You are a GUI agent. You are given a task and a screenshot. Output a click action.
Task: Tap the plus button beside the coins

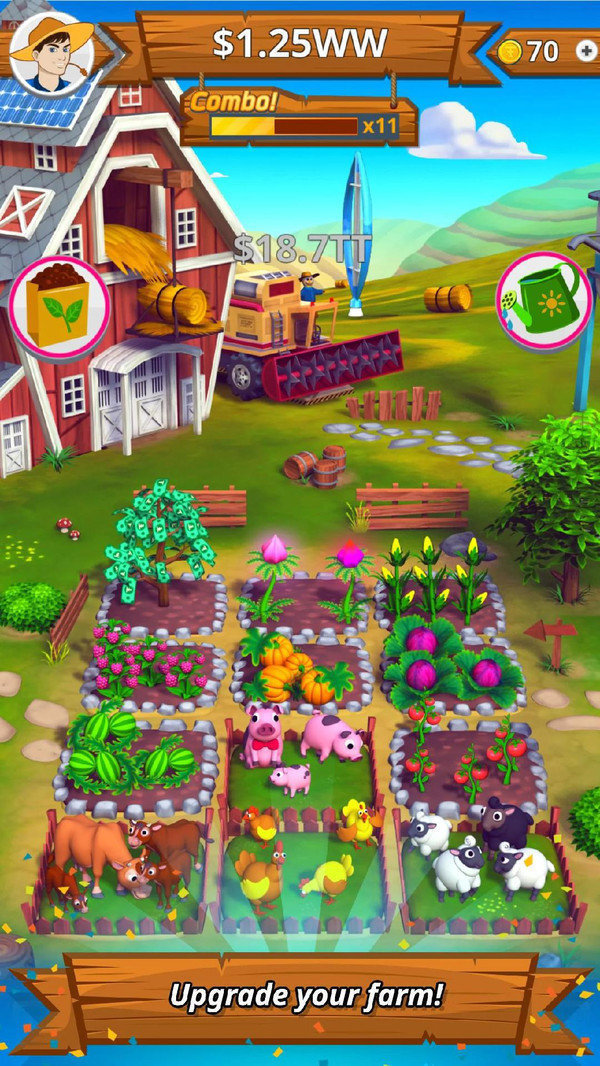coord(585,51)
